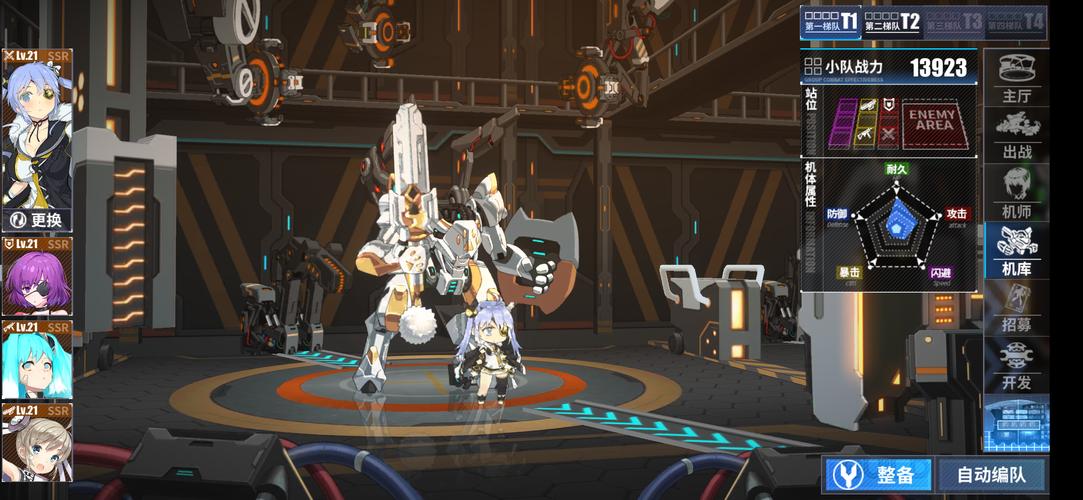The width and height of the screenshot is (1083, 500).
Task: Open the 招募 recruit menu
Action: tap(1017, 309)
